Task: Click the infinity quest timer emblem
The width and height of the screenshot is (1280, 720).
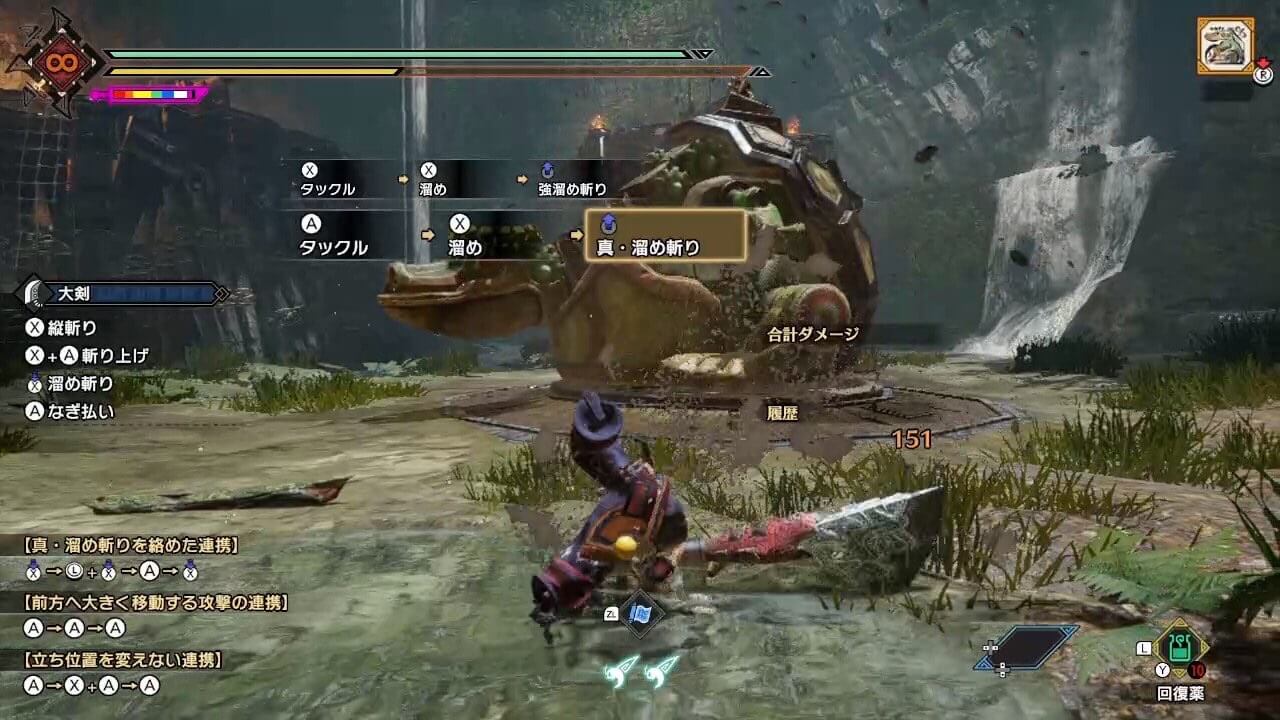Action: (55, 62)
